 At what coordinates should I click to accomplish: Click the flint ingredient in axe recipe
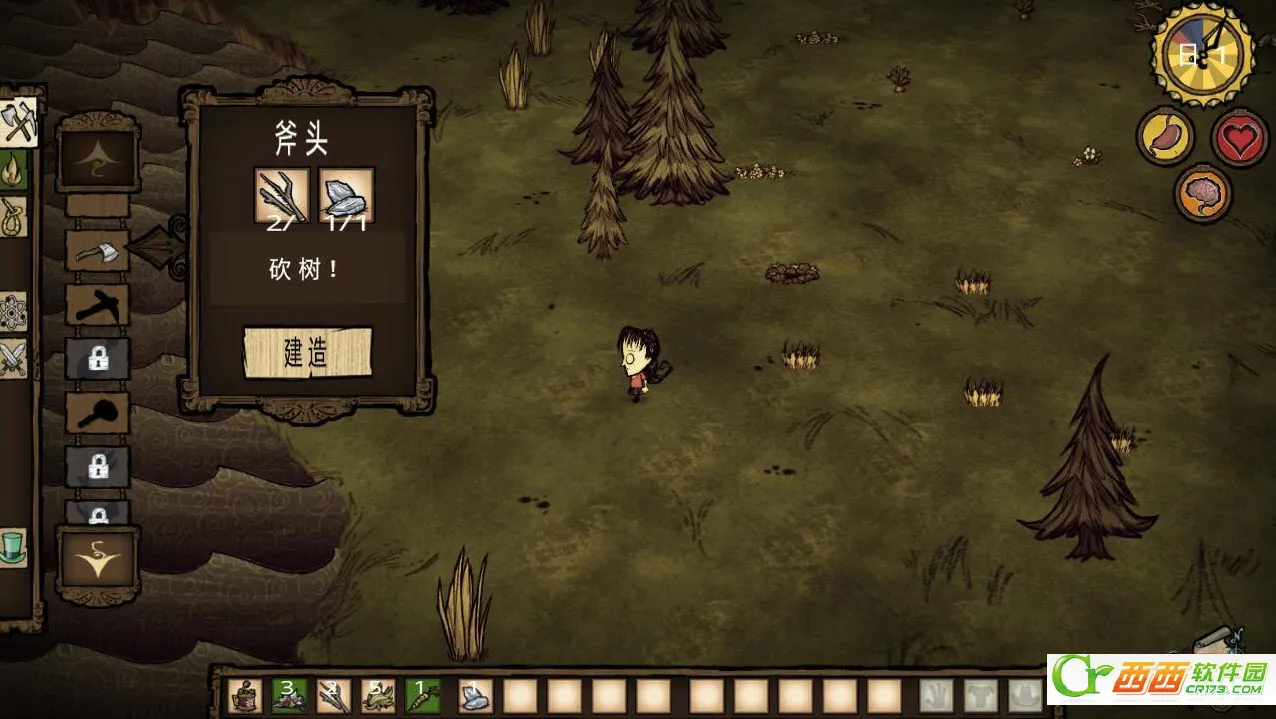pyautogui.click(x=346, y=195)
